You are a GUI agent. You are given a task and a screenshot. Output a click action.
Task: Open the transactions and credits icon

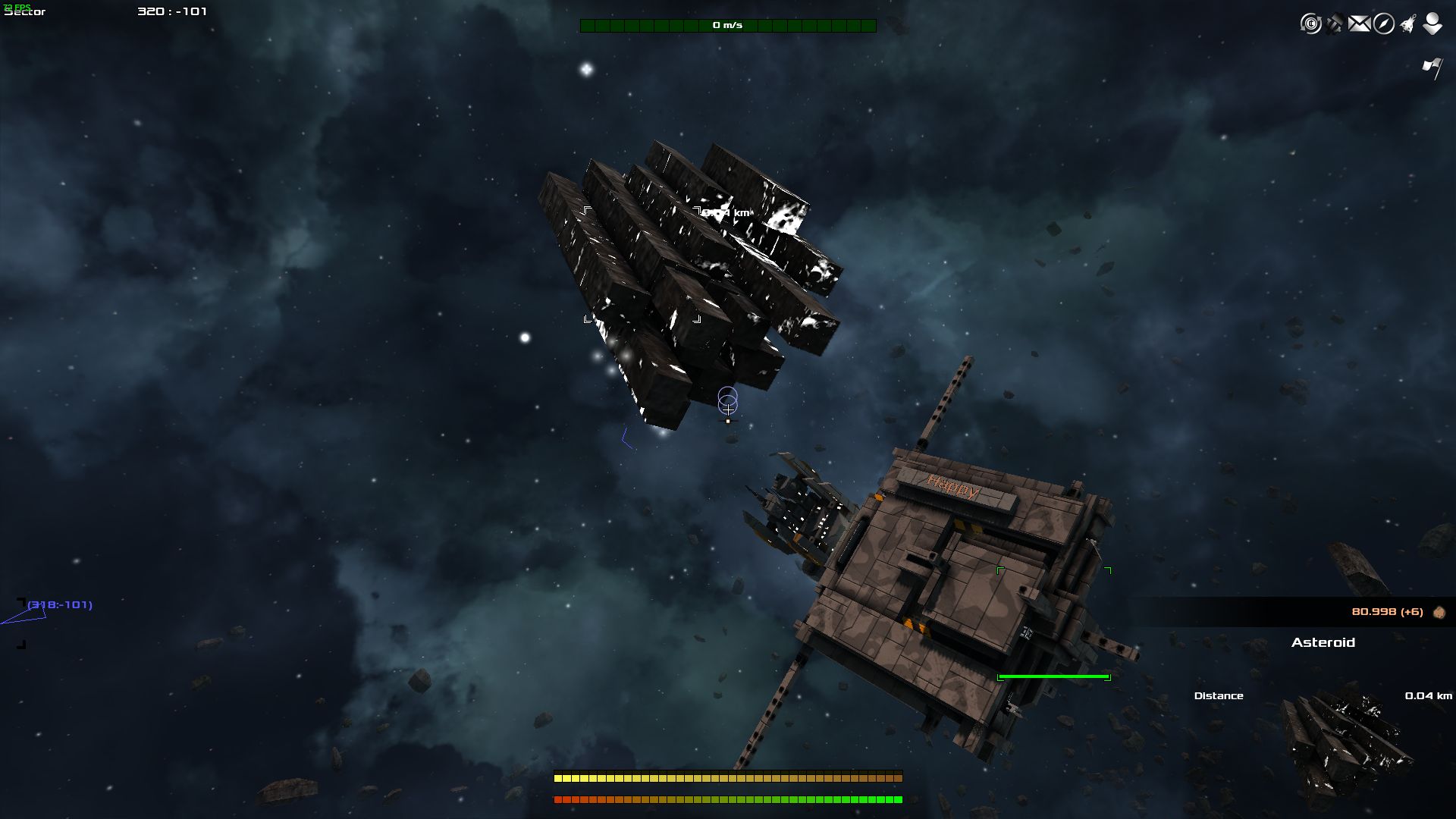1310,24
